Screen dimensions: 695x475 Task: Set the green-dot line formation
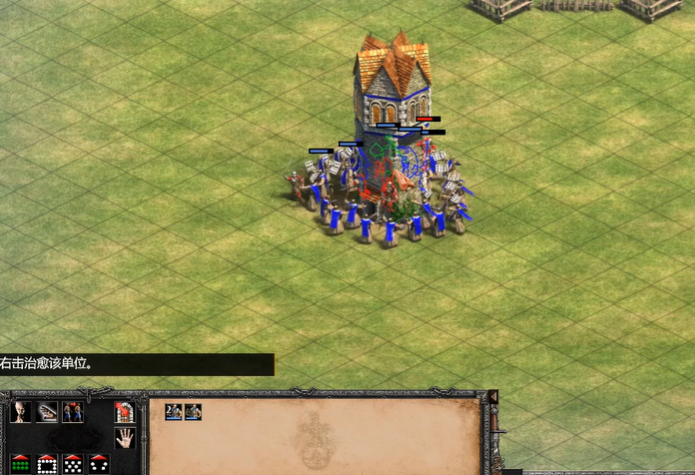pos(21,463)
